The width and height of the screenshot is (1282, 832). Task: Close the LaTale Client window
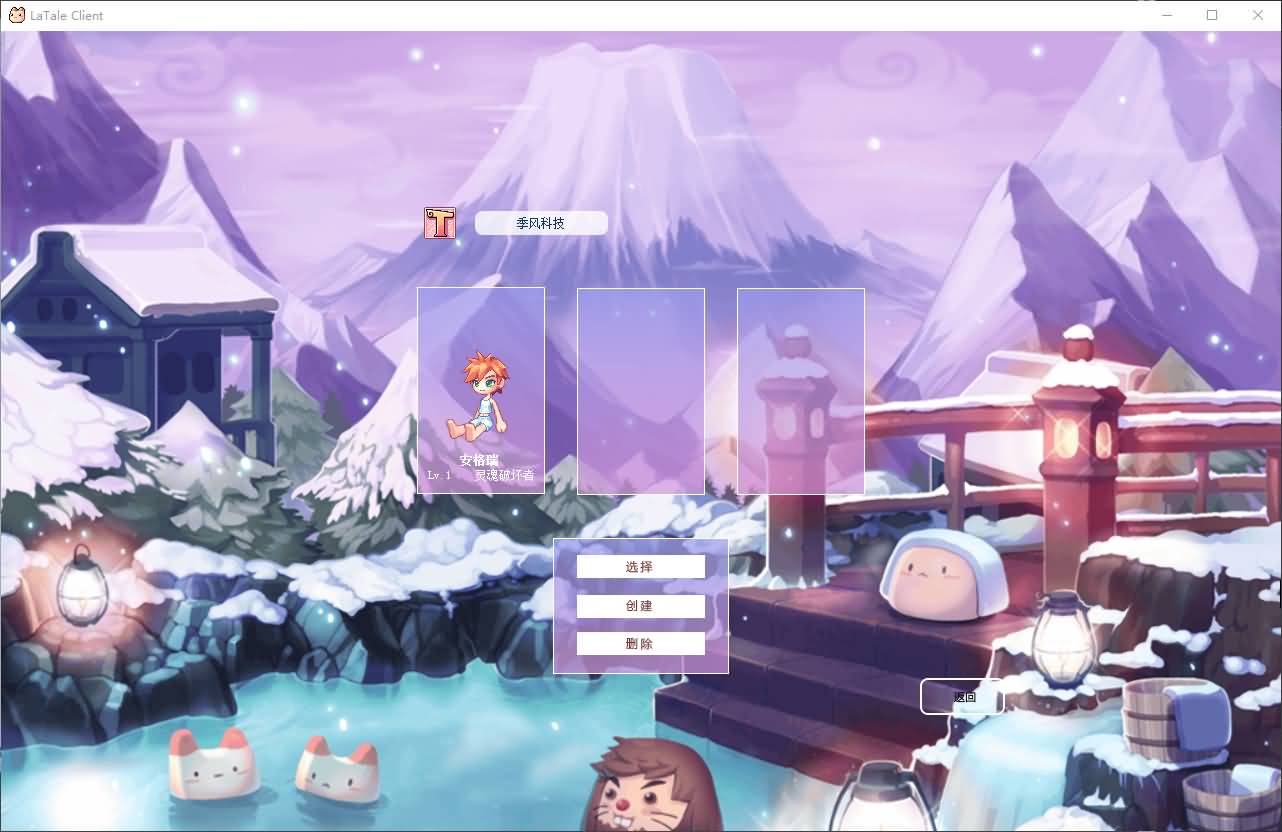[x=1257, y=15]
